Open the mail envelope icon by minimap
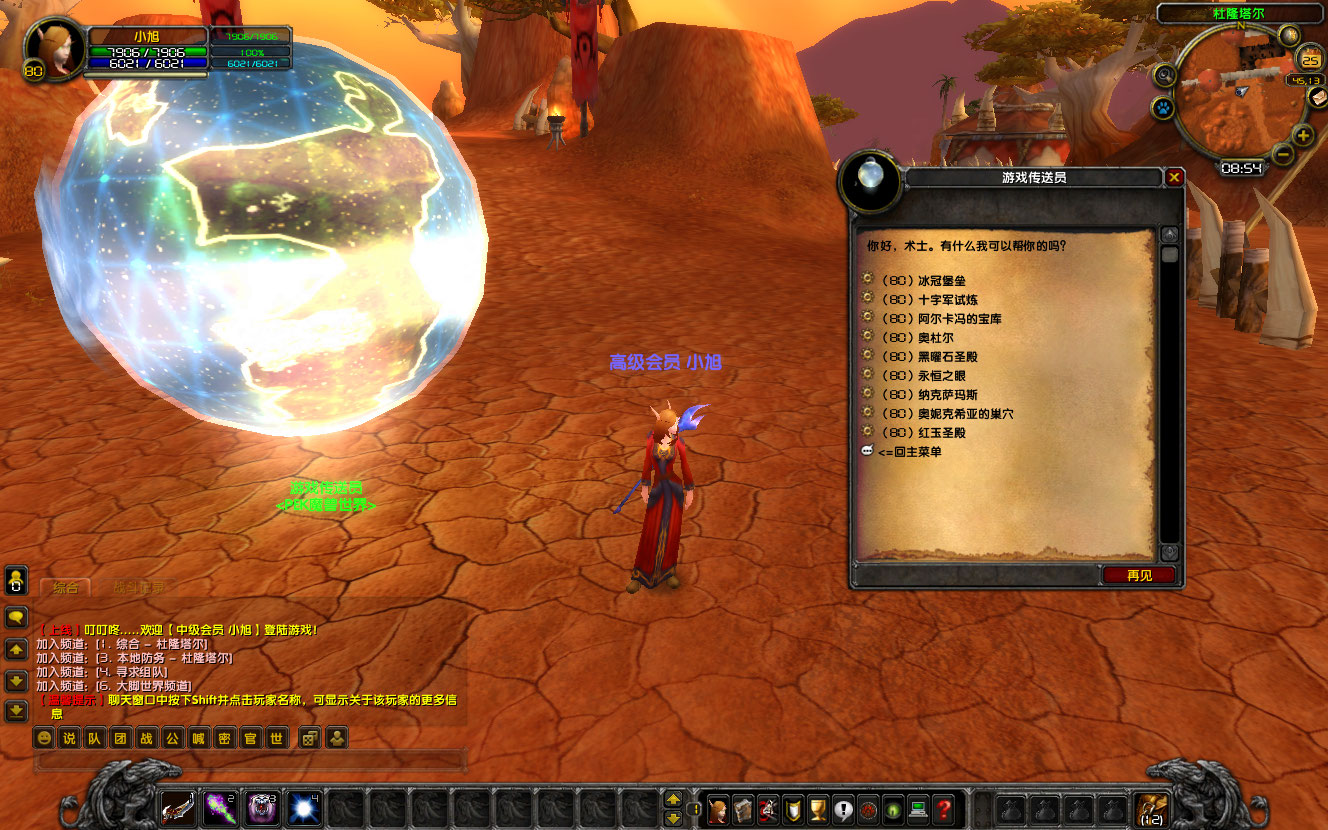Image resolution: width=1328 pixels, height=830 pixels. [1318, 97]
